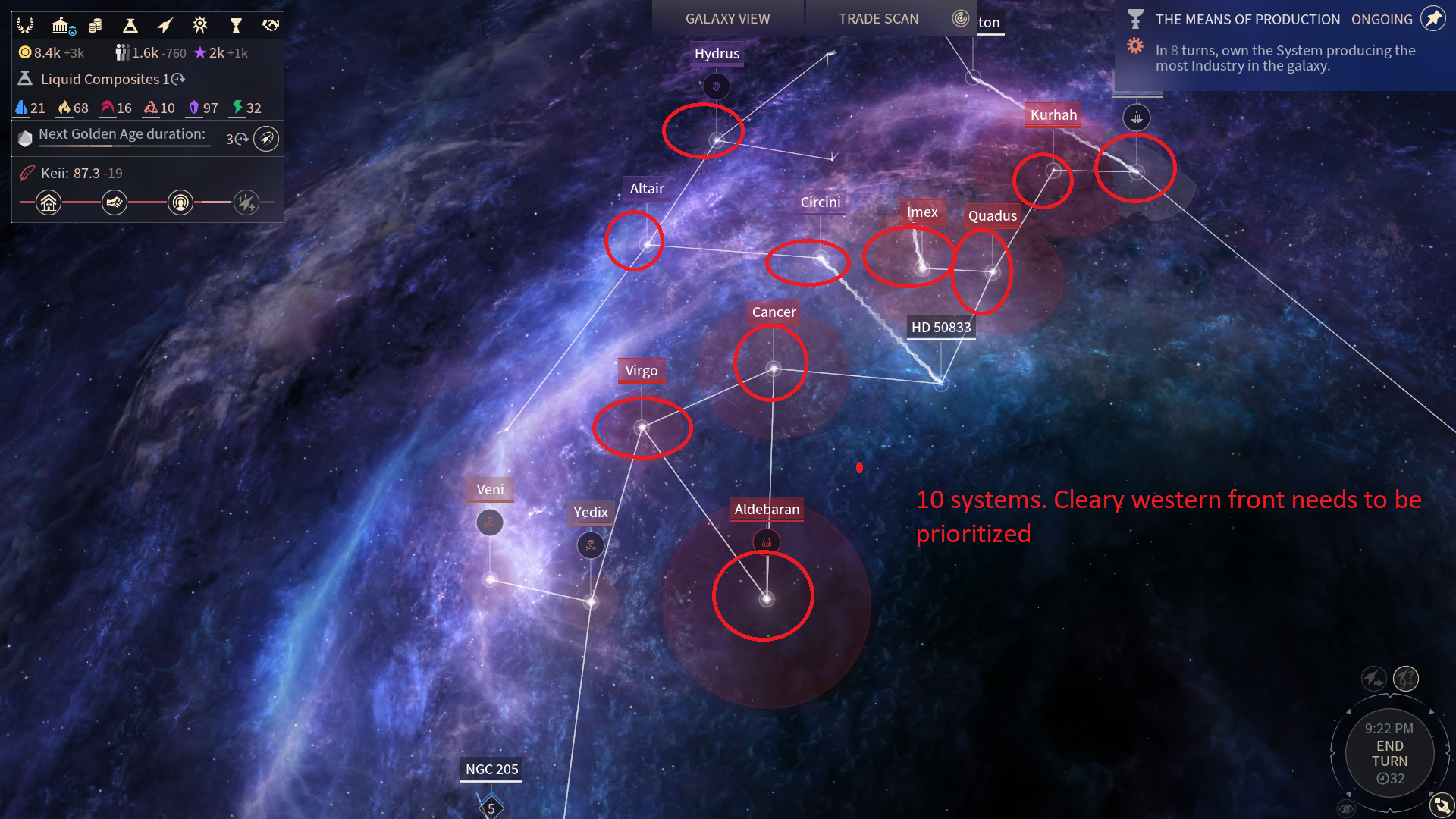End the current turn
The image size is (1456, 819).
point(1389,753)
